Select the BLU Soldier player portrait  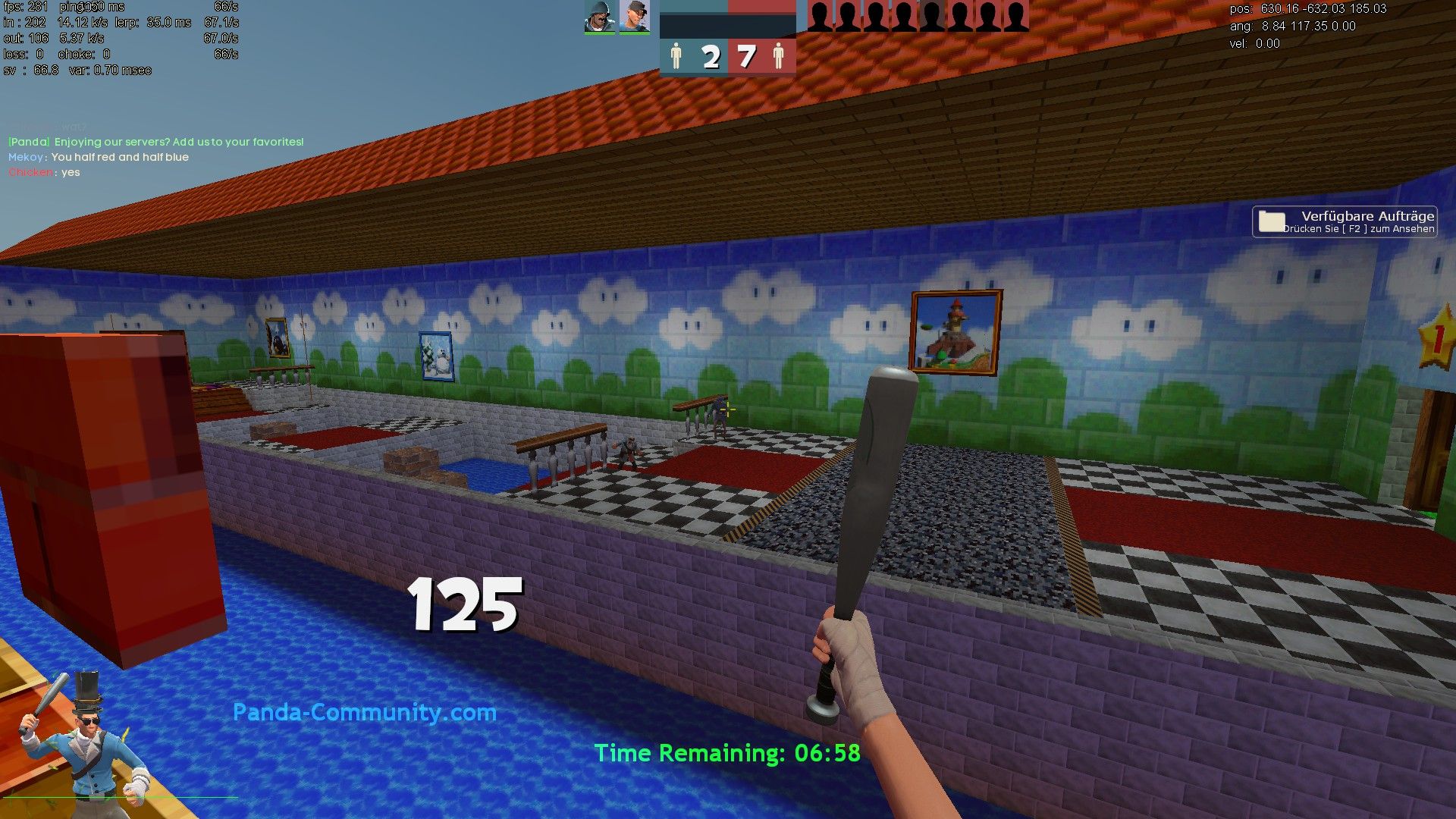599,17
